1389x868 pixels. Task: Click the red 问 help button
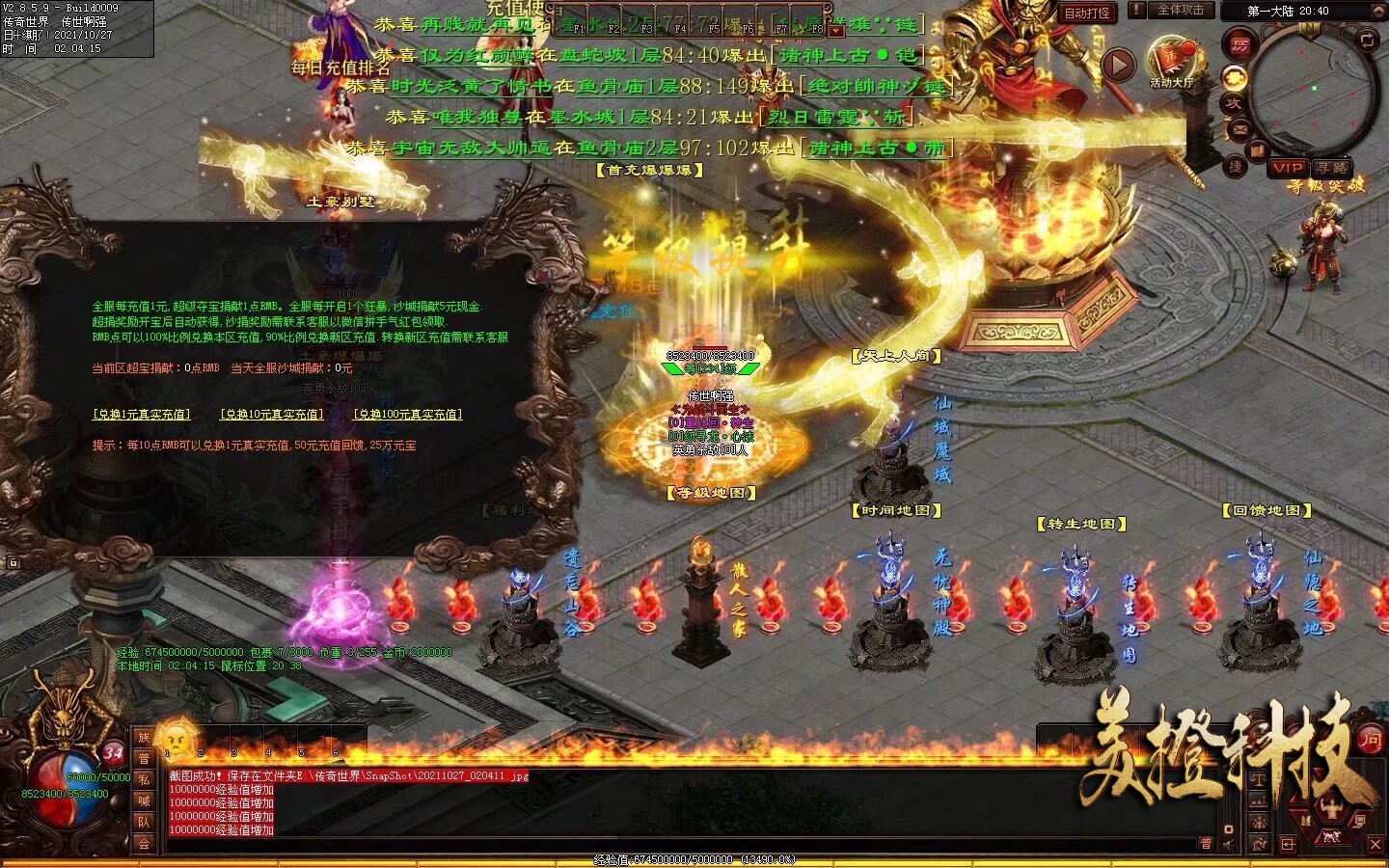pos(1371,740)
